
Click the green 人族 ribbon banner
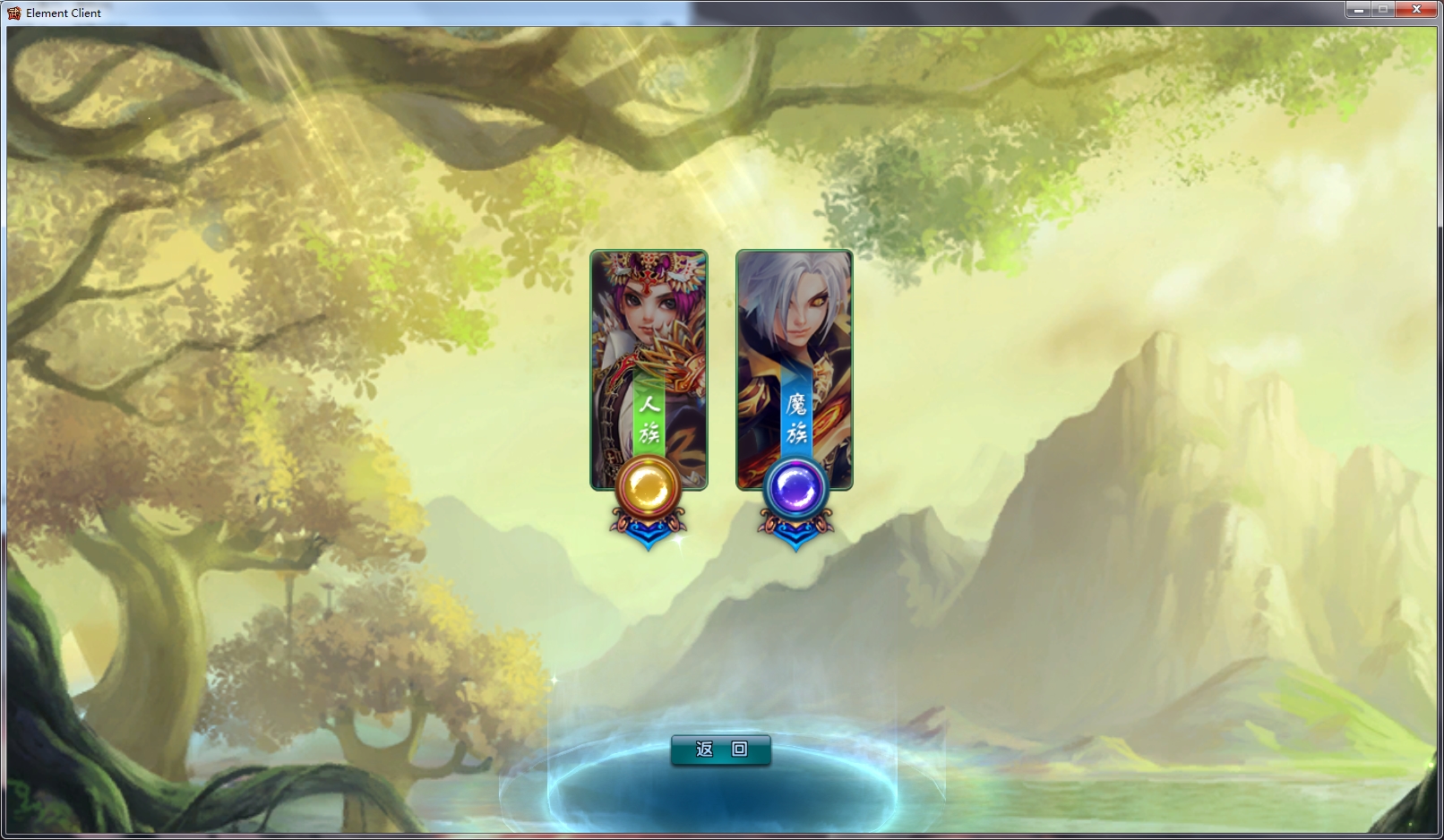coord(649,421)
